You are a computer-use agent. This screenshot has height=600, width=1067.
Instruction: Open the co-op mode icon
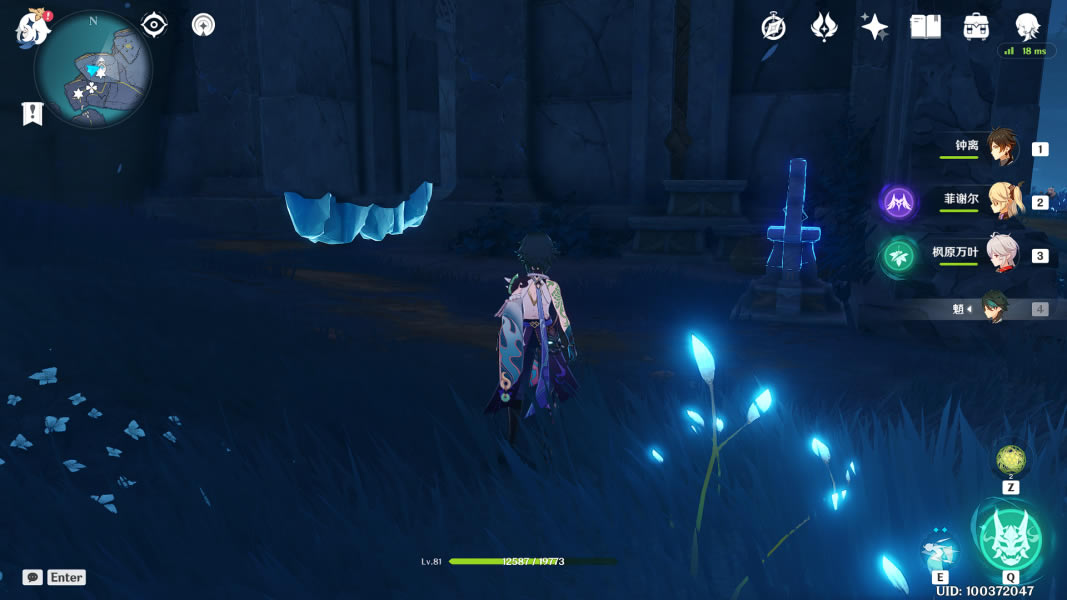tap(204, 25)
